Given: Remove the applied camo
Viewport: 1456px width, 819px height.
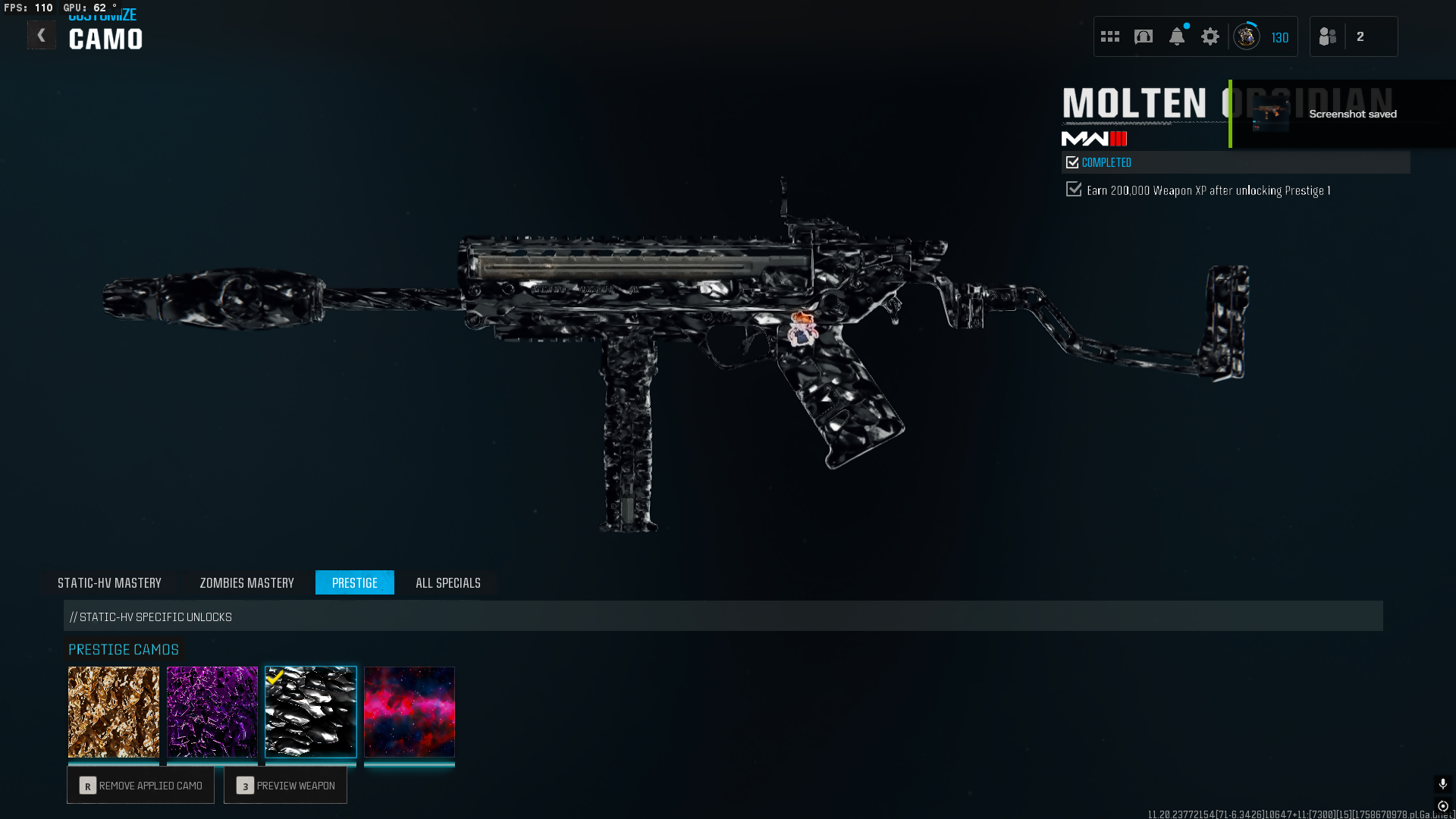Looking at the screenshot, I should click(x=141, y=785).
